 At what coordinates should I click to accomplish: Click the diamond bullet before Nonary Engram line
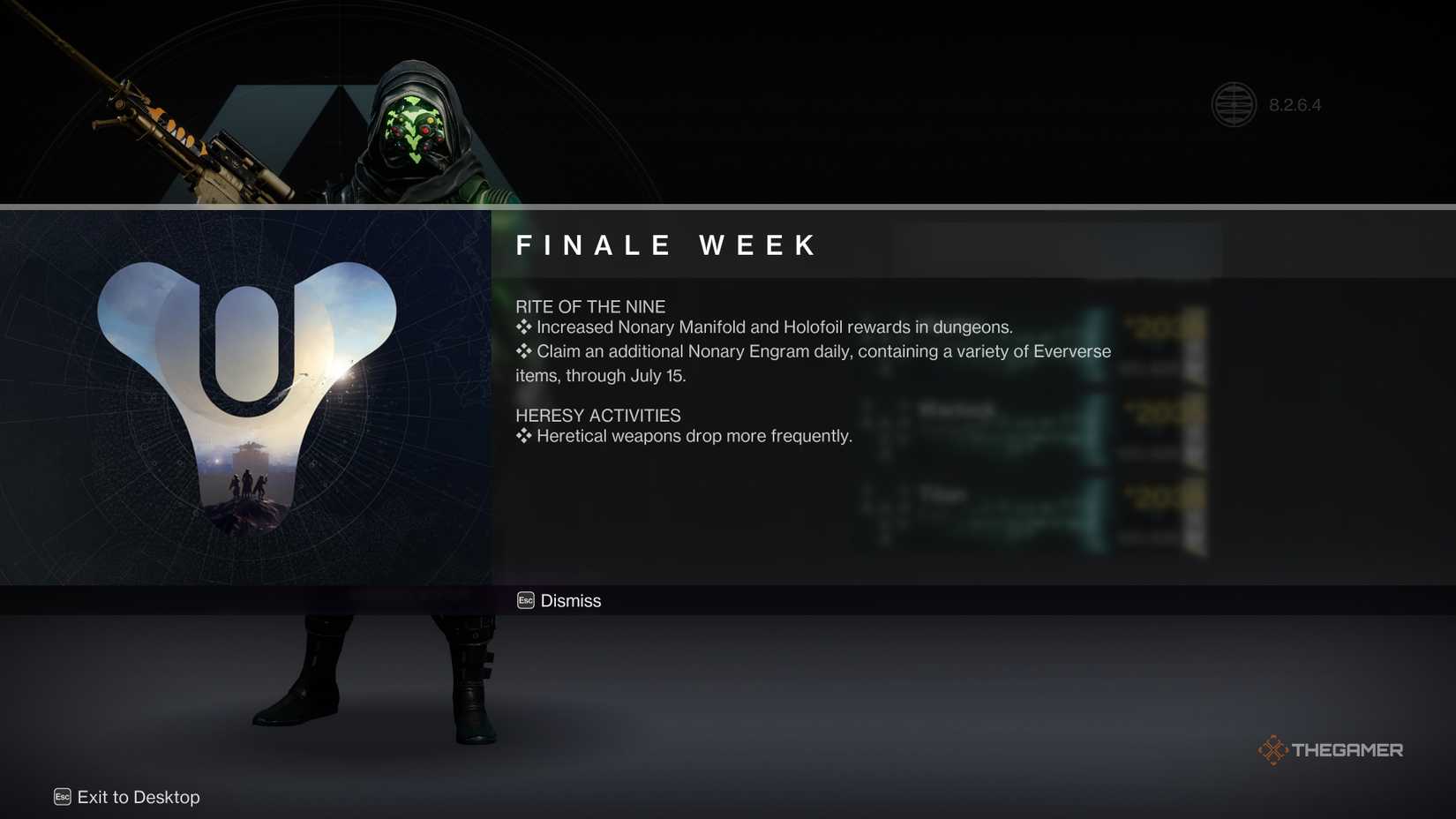[524, 350]
